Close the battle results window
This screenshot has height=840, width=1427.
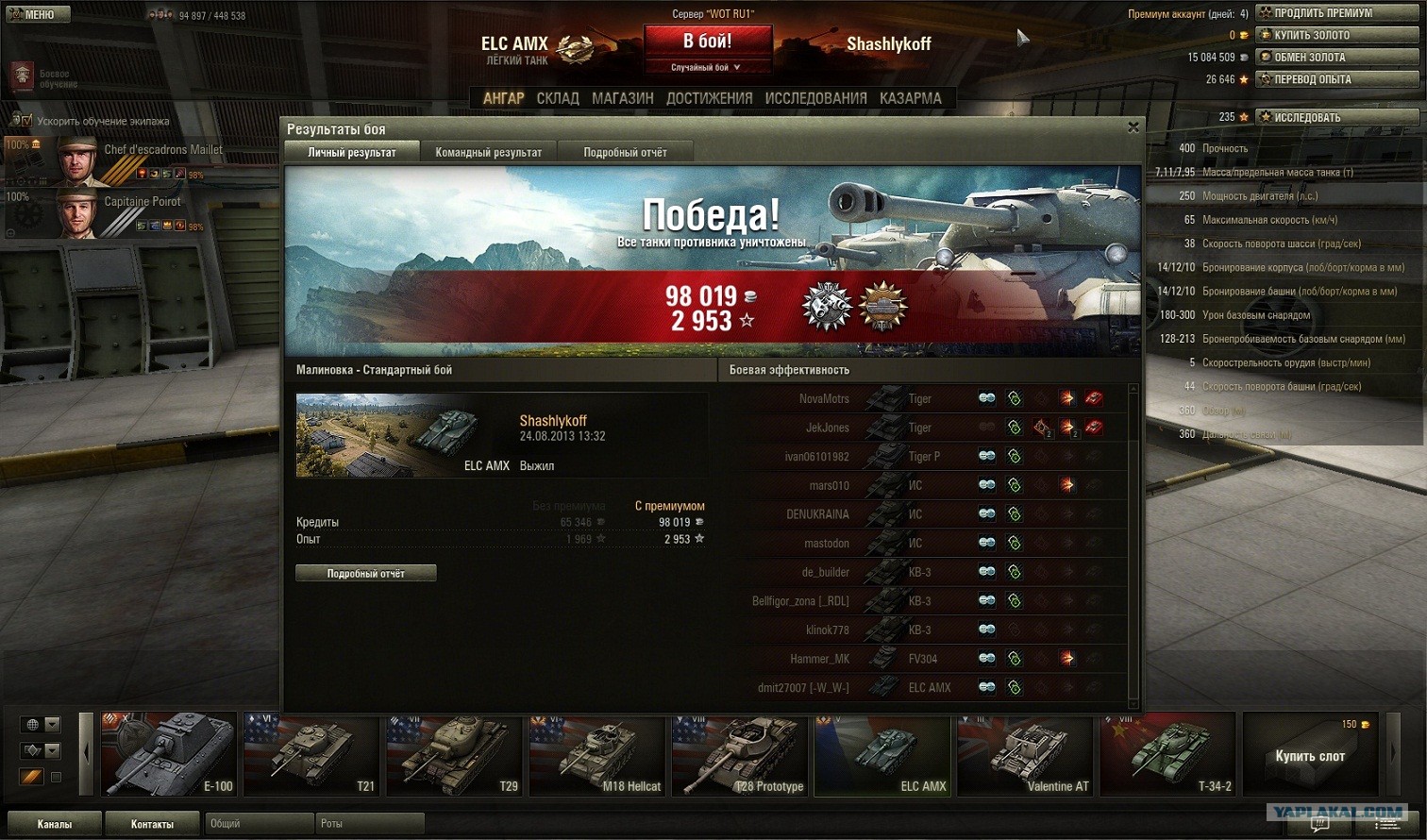tap(1133, 127)
